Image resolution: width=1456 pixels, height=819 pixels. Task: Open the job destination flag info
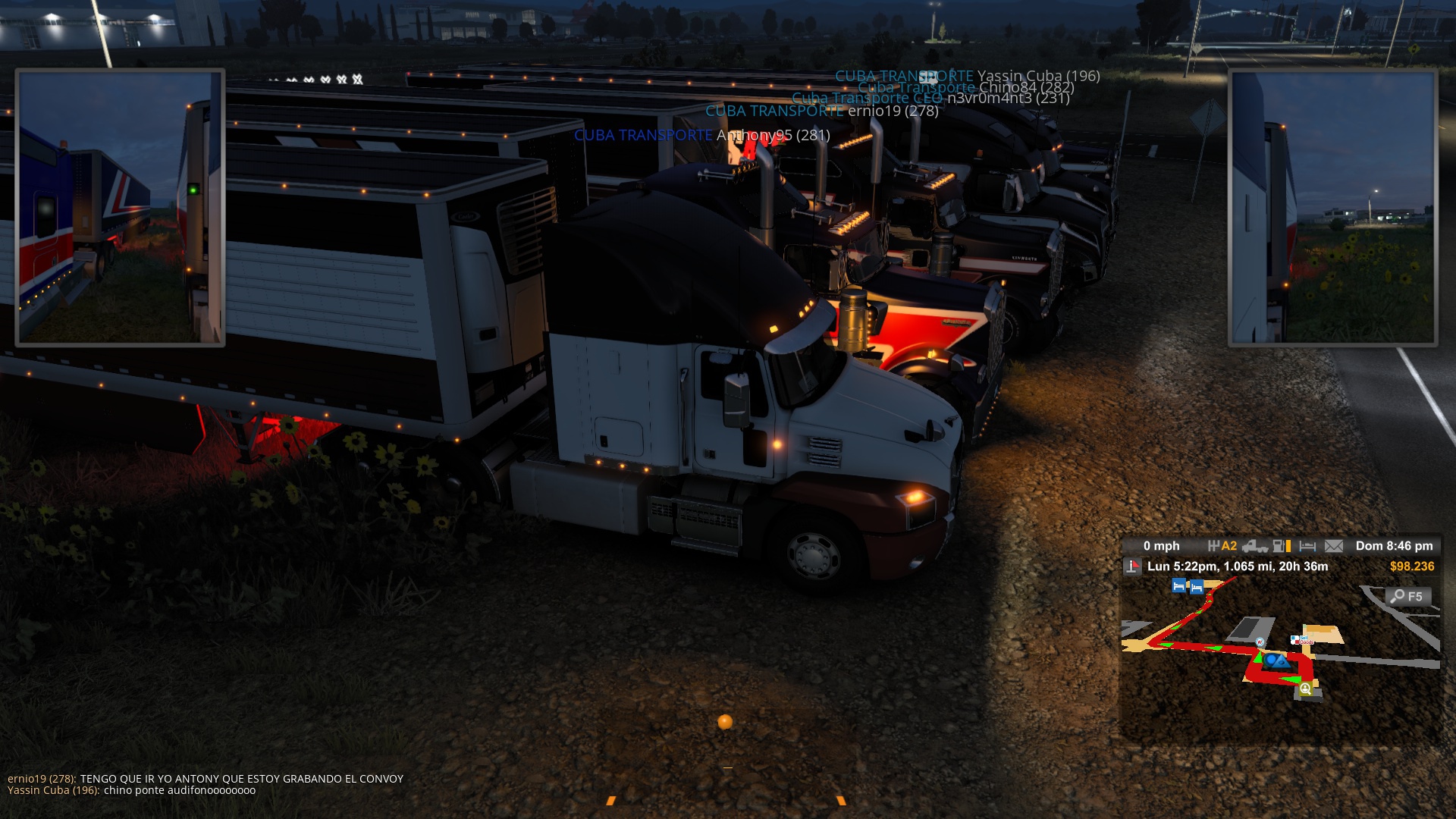coord(1133,566)
